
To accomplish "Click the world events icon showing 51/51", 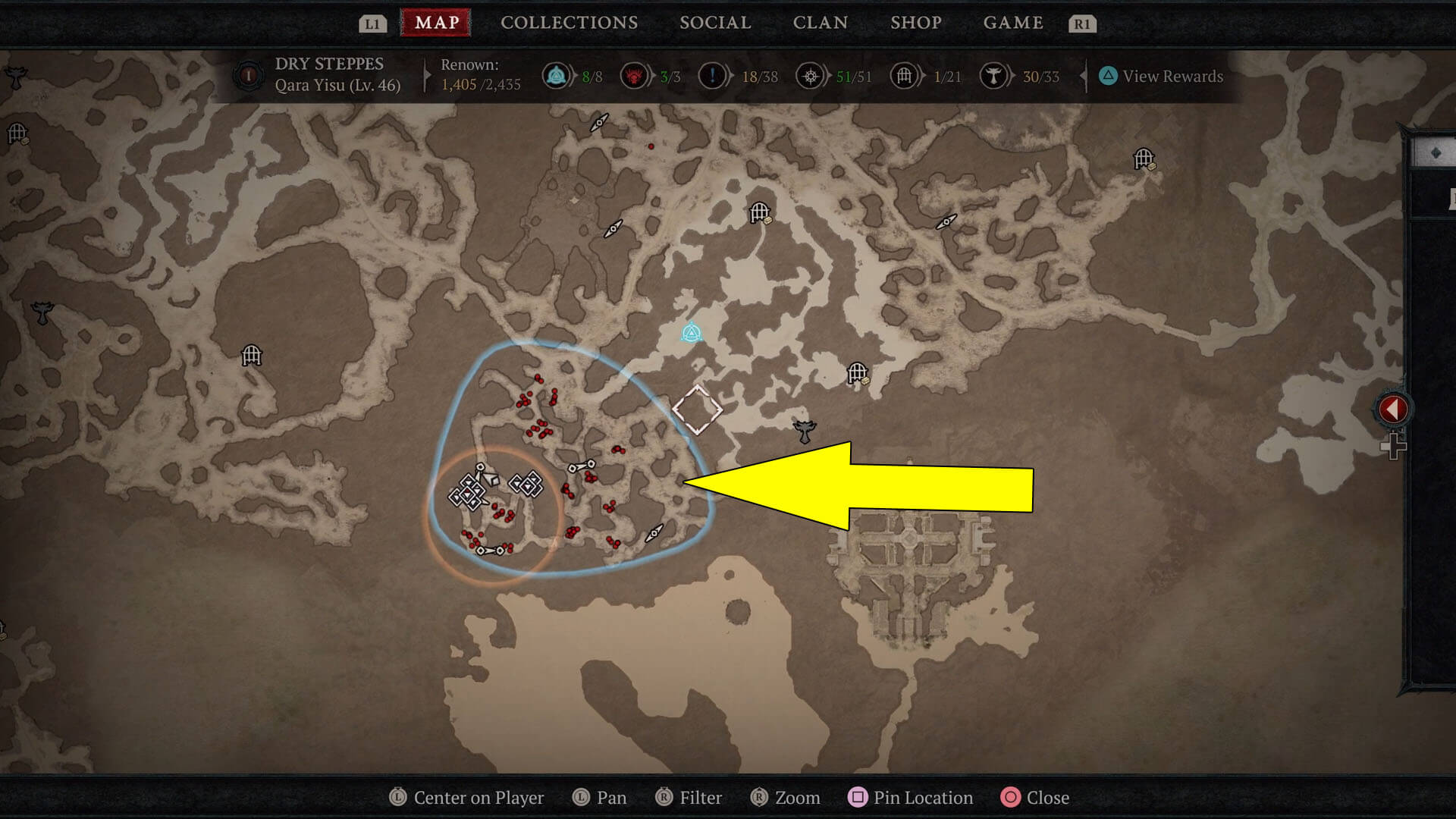I will click(810, 76).
